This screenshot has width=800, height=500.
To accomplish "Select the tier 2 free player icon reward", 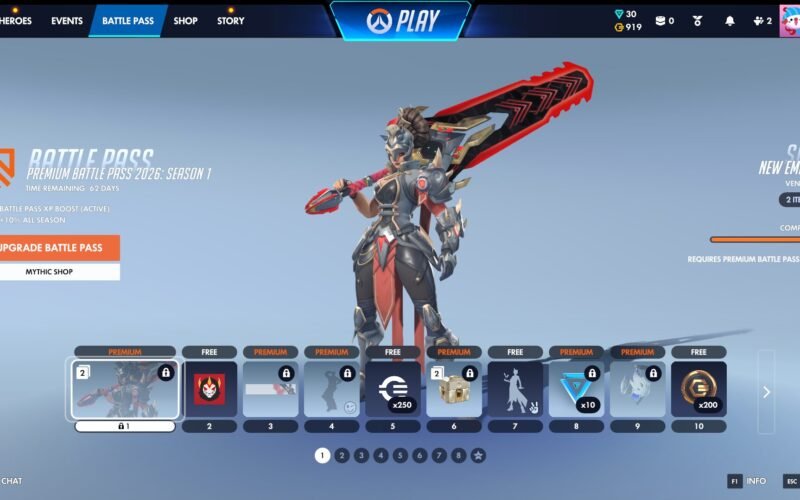I will [210, 389].
